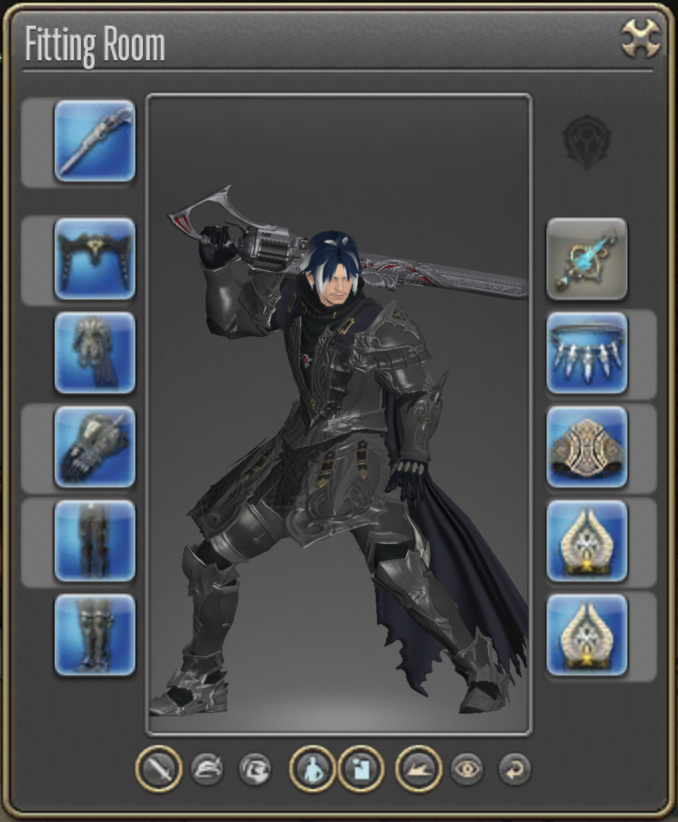
Task: Toggle the blue body silhouette button
Action: click(313, 769)
